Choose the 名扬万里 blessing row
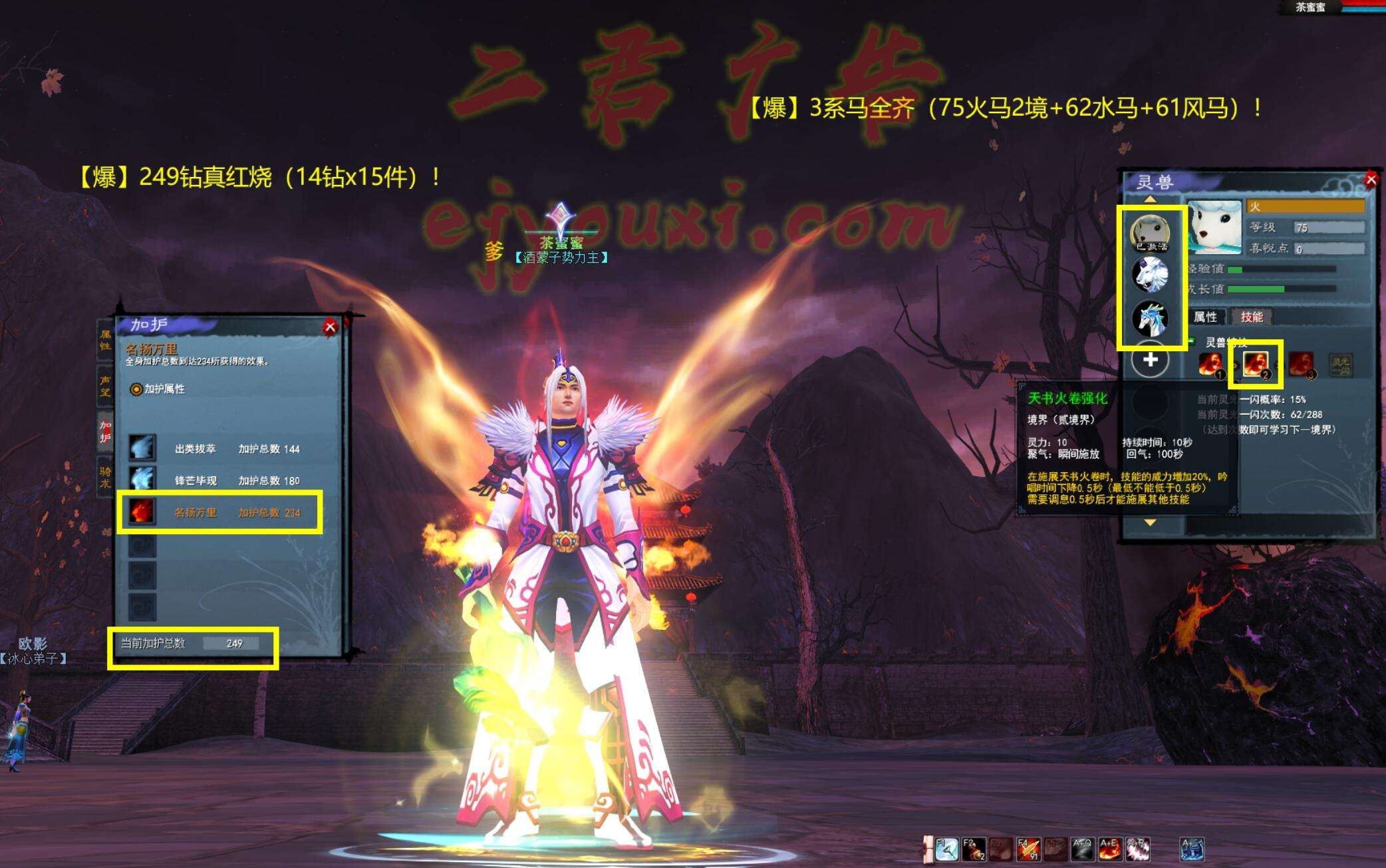The height and width of the screenshot is (868, 1386). point(219,512)
